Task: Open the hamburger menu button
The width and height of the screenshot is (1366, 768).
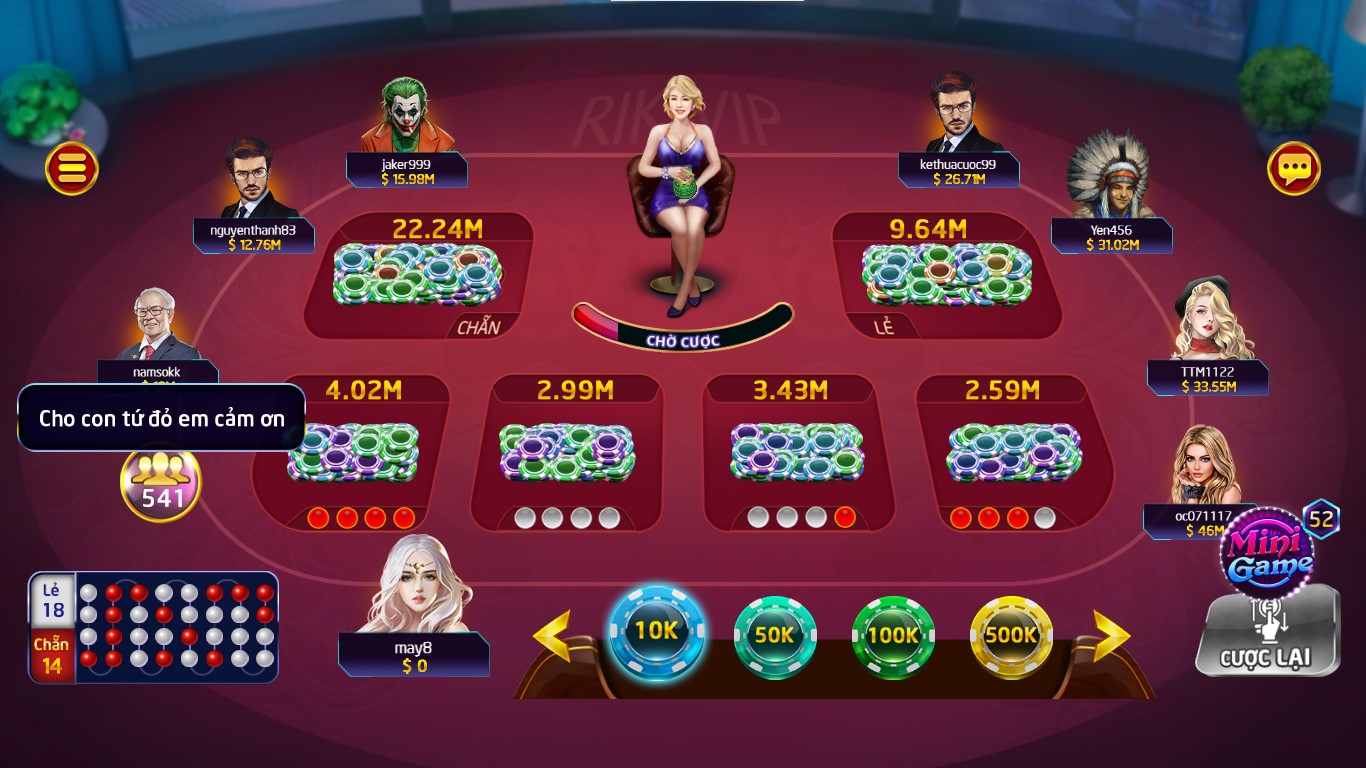Action: pos(72,168)
